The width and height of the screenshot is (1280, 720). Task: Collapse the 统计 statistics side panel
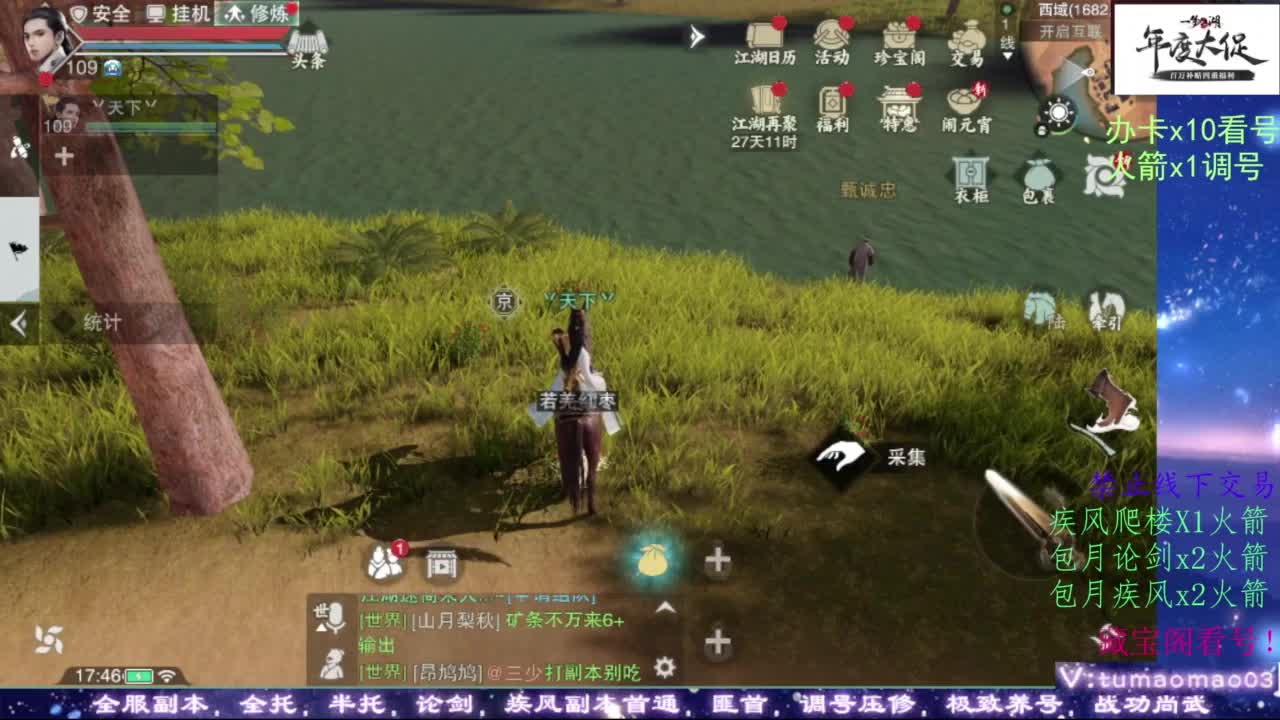(x=17, y=322)
